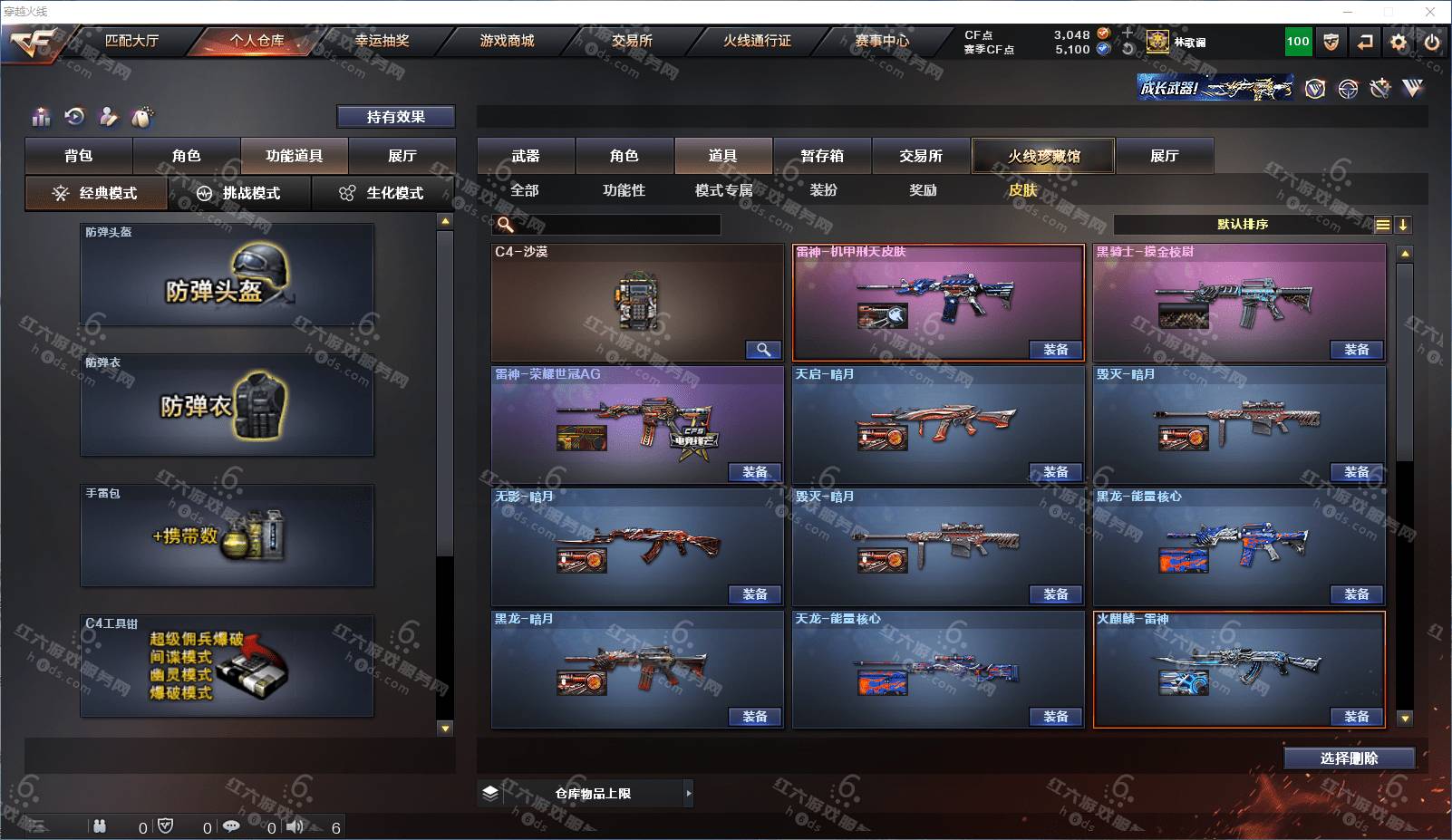Open the 赛事中心 page
Screen dimensions: 1452x840
[882, 41]
